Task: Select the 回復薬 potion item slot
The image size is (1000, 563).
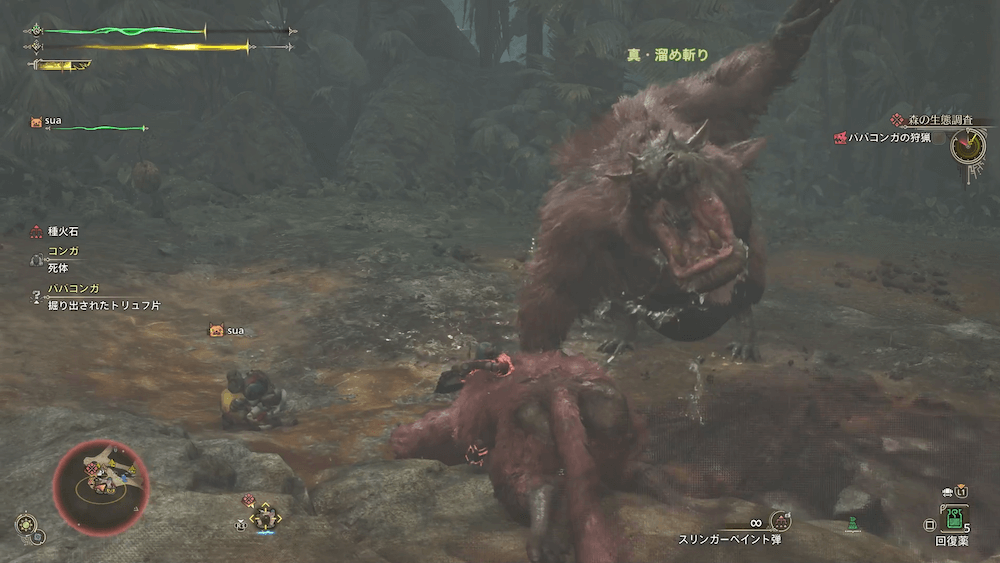Action: pyautogui.click(x=954, y=518)
